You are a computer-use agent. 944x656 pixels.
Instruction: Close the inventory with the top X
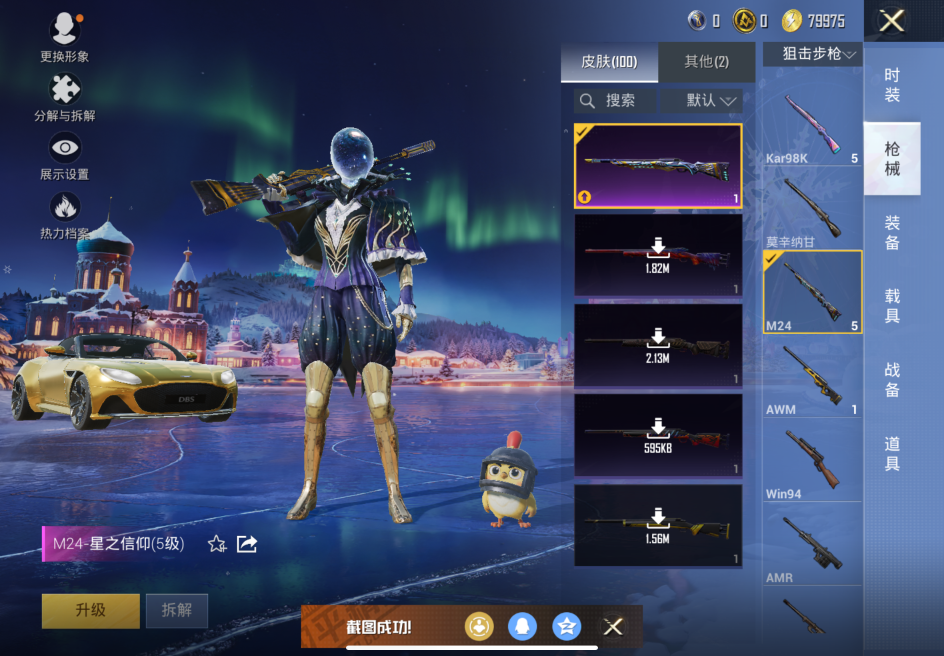[x=891, y=20]
